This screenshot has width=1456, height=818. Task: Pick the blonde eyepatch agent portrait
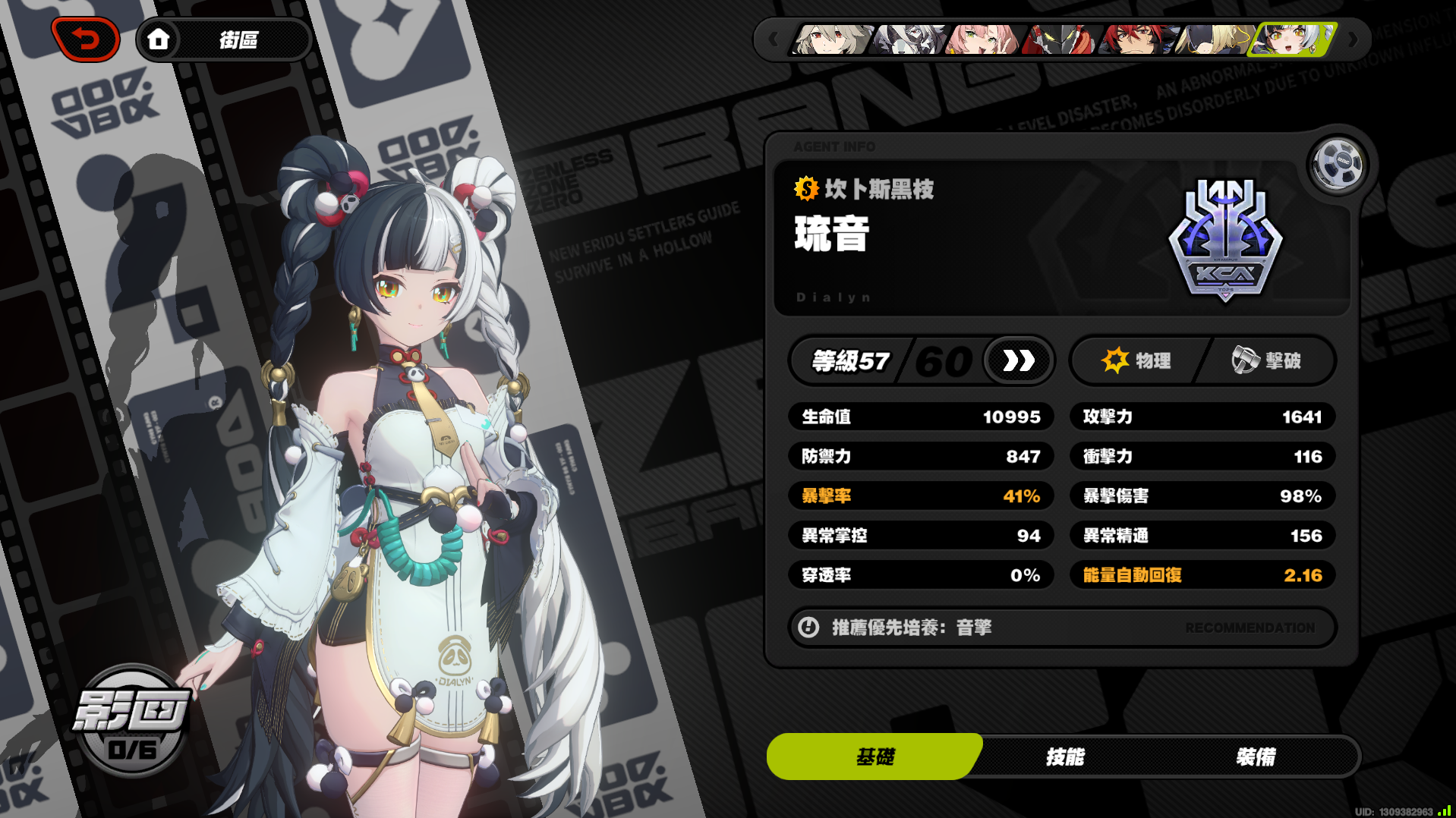(x=1212, y=39)
